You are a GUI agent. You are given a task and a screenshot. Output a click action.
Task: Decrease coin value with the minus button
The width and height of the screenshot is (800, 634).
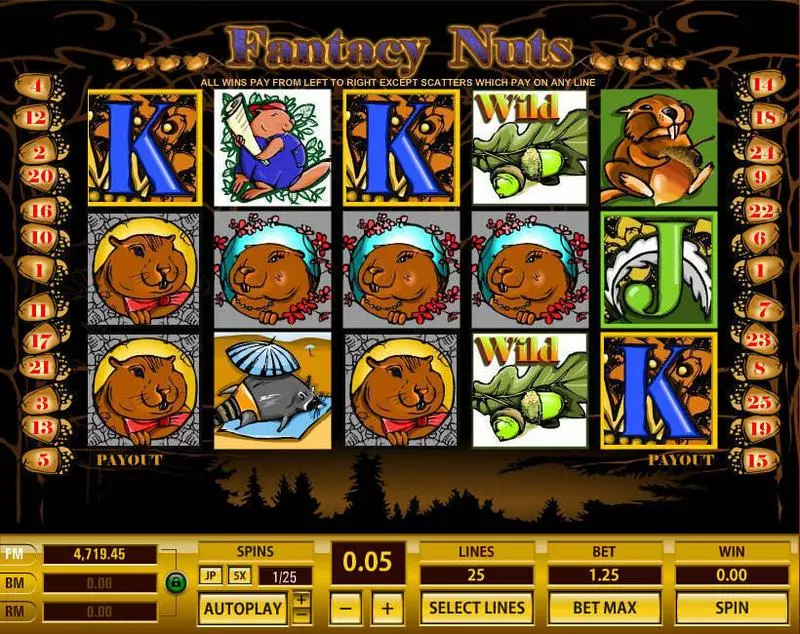pyautogui.click(x=345, y=607)
